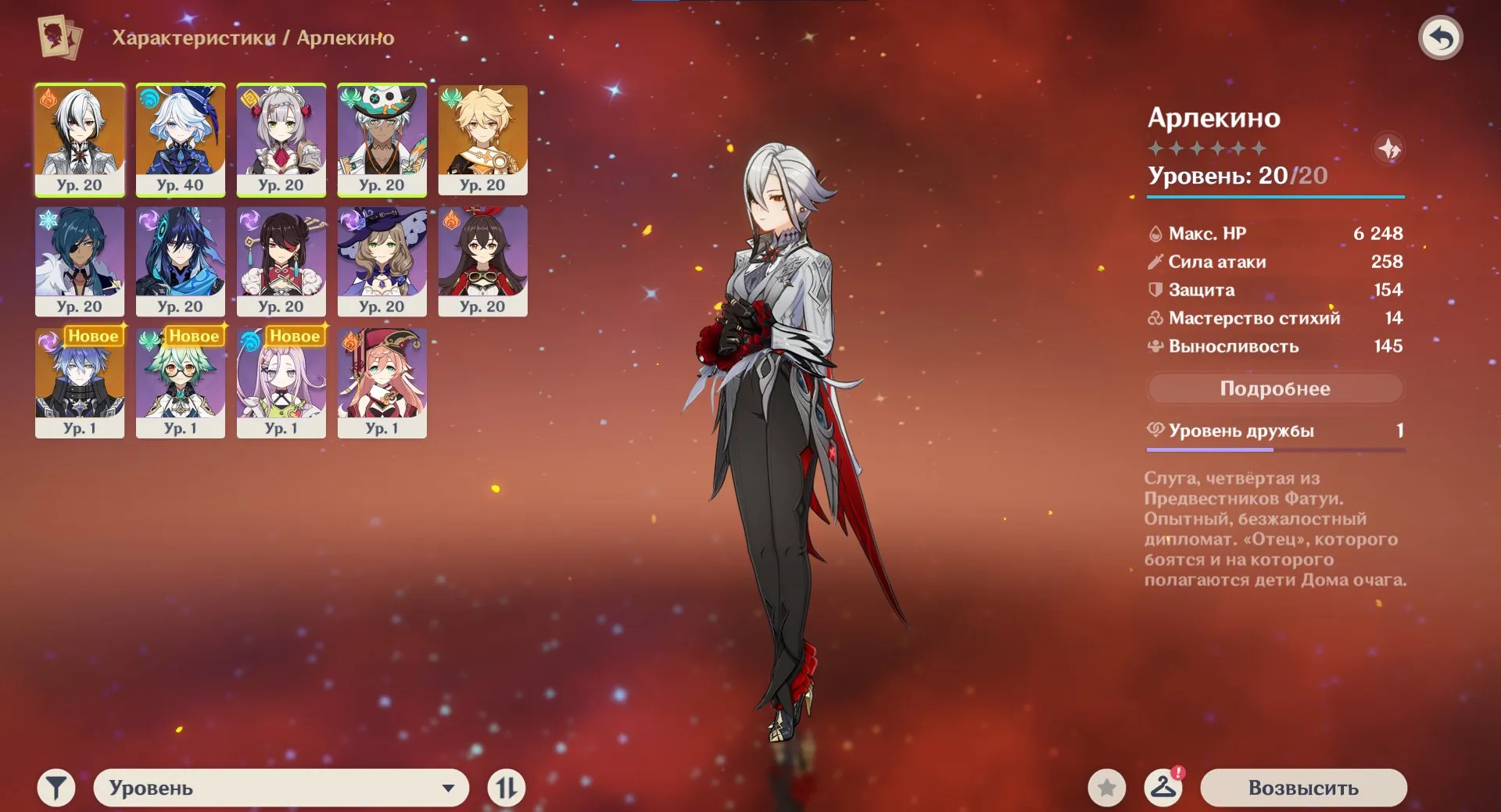1501x812 pixels.
Task: Choose Yanfei's level 1 portrait
Action: pyautogui.click(x=382, y=383)
